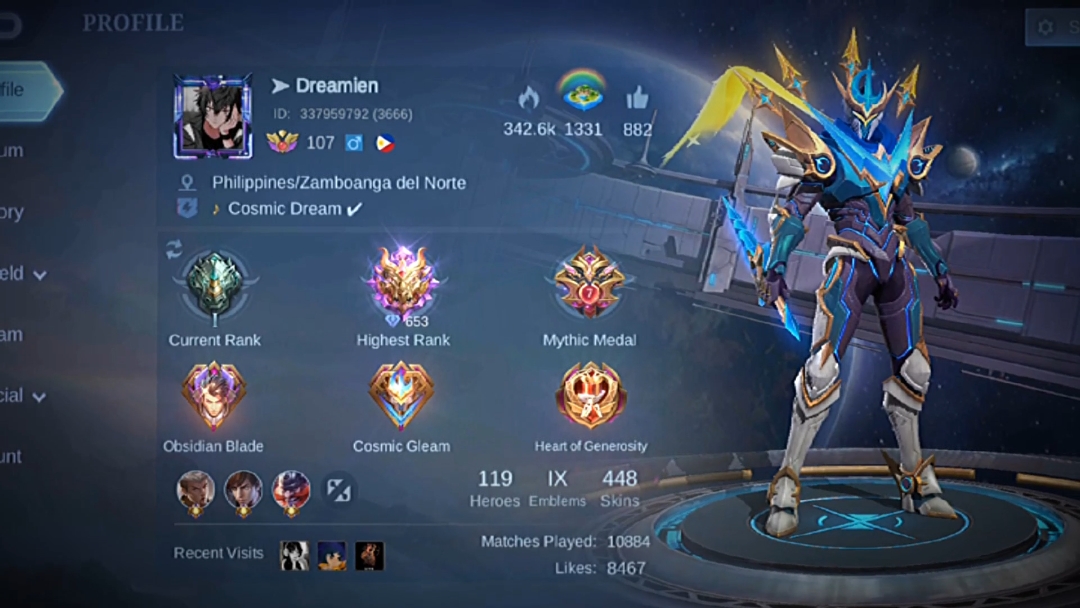View the IX Emblems stat
This screenshot has height=608, width=1080.
click(557, 488)
